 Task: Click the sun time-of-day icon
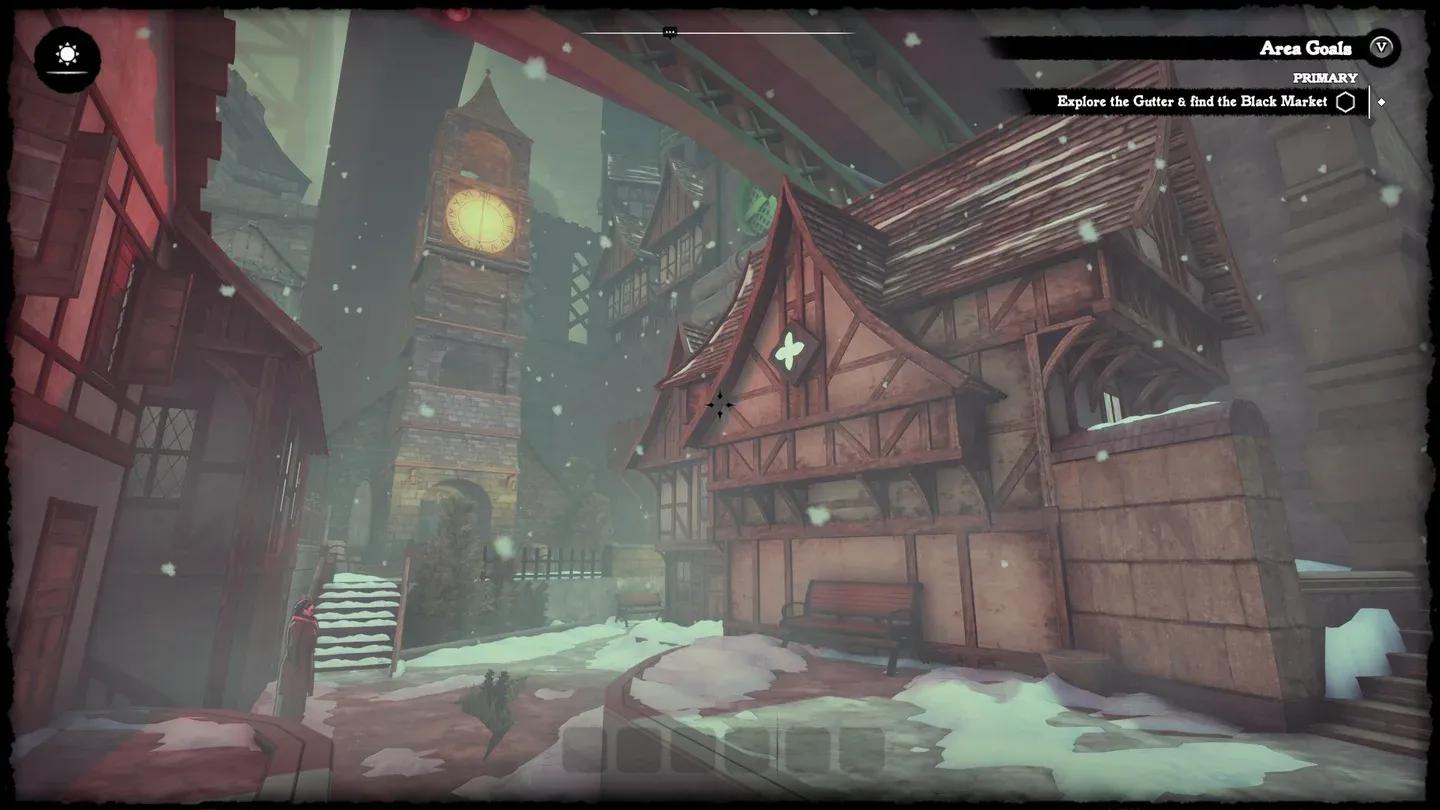point(67,56)
